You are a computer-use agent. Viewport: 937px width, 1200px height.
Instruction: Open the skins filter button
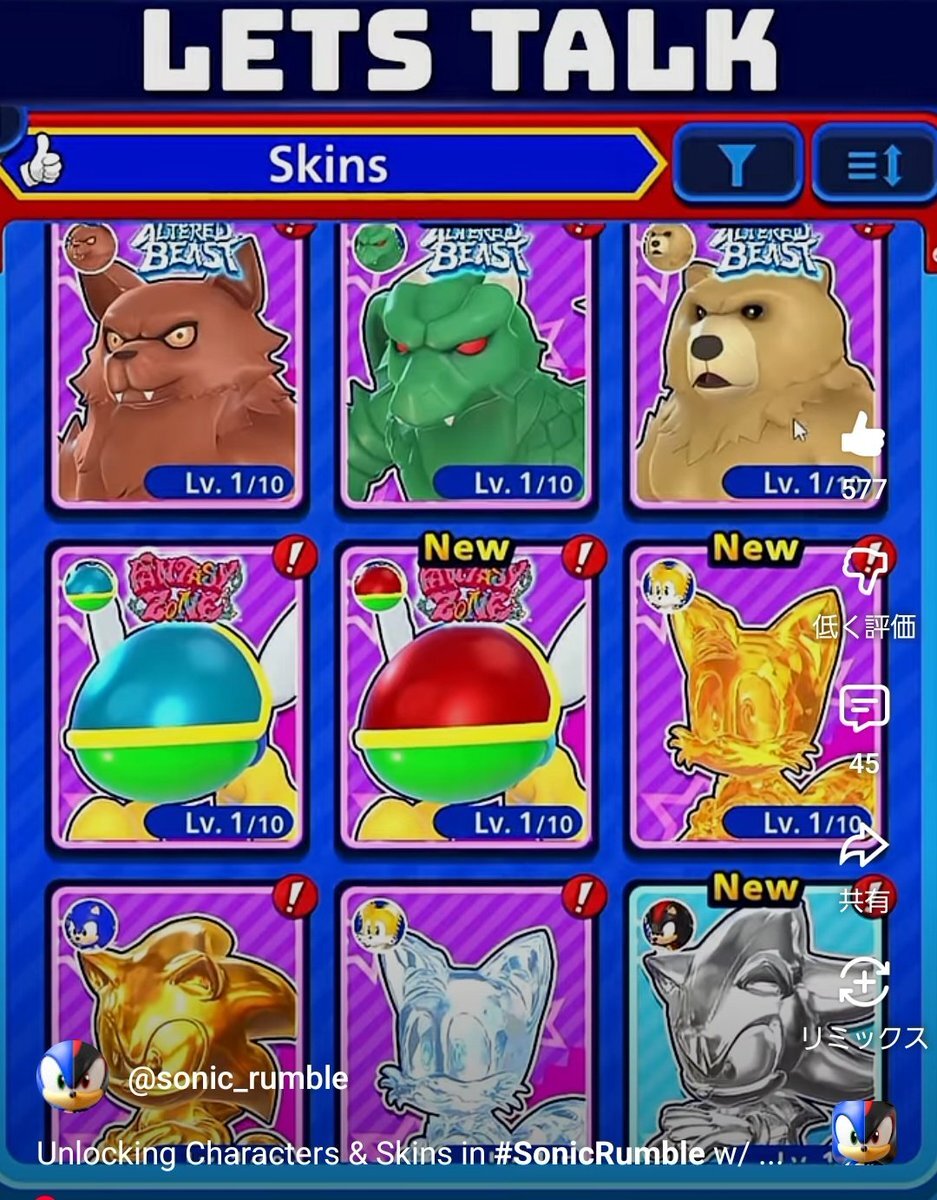click(738, 165)
